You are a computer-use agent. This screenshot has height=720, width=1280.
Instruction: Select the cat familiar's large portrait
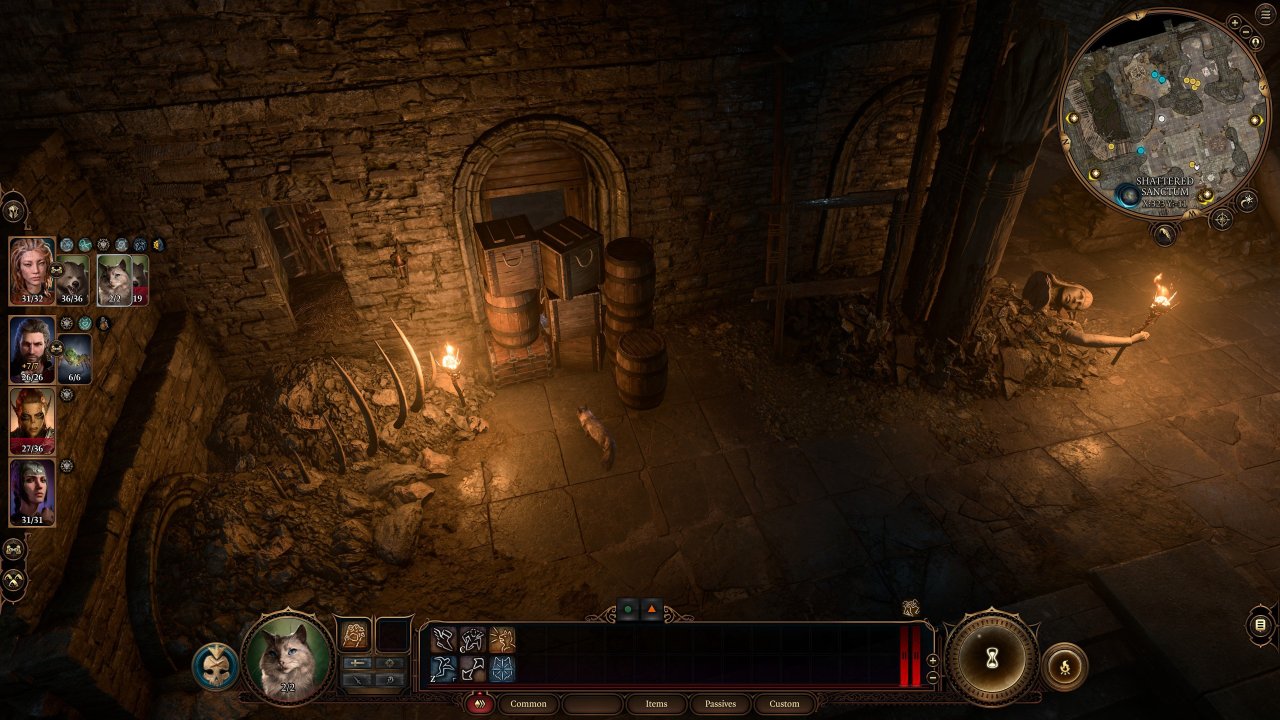(288, 658)
